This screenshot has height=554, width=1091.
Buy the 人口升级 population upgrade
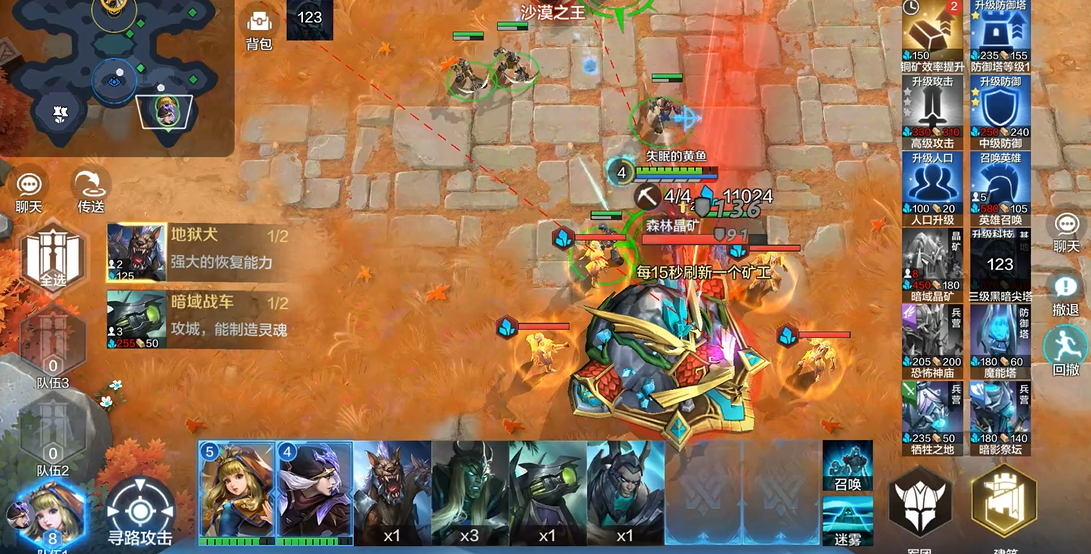coord(932,188)
